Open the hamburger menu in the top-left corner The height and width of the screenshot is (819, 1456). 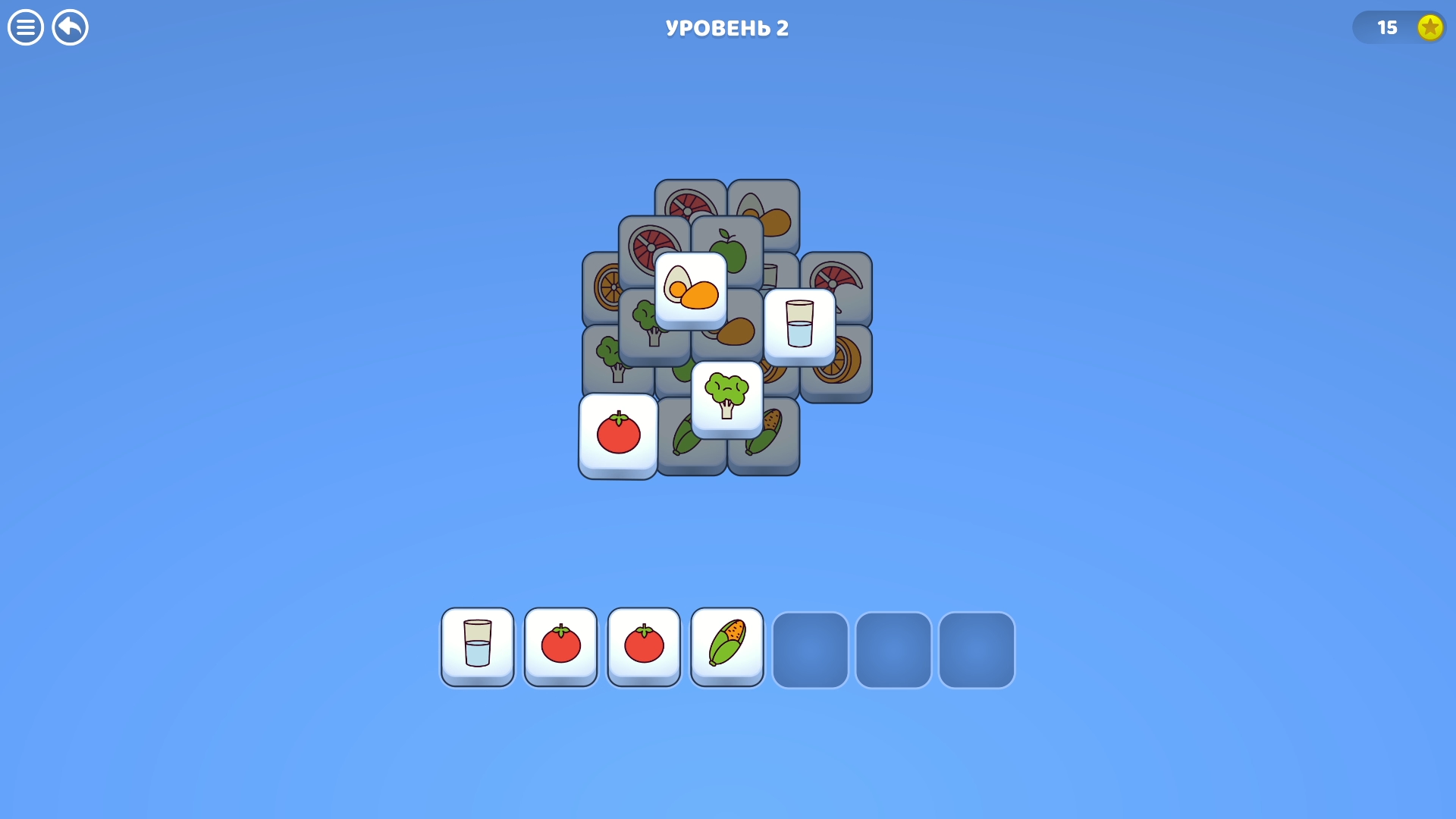pyautogui.click(x=25, y=27)
